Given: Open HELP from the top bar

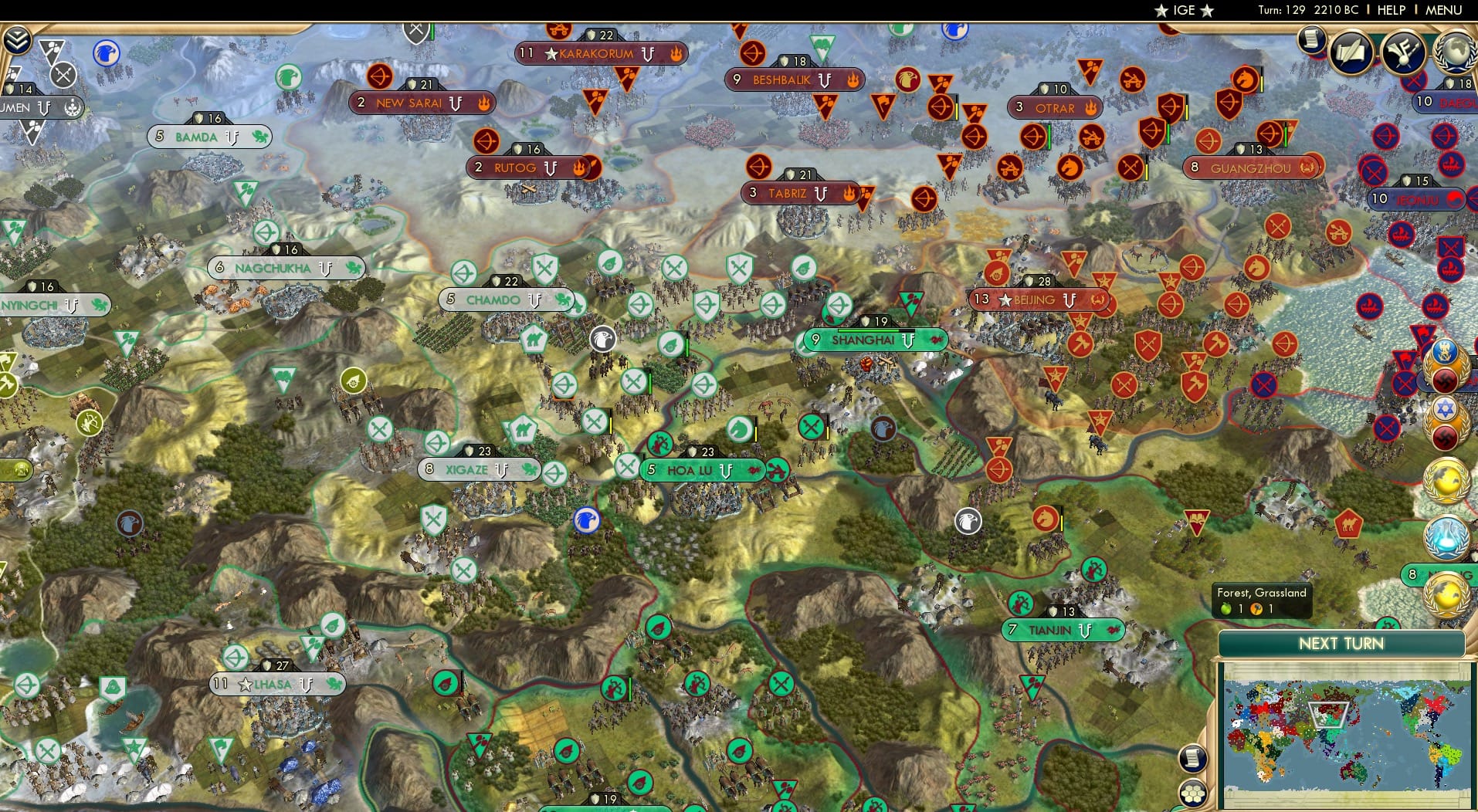Looking at the screenshot, I should pyautogui.click(x=1391, y=10).
